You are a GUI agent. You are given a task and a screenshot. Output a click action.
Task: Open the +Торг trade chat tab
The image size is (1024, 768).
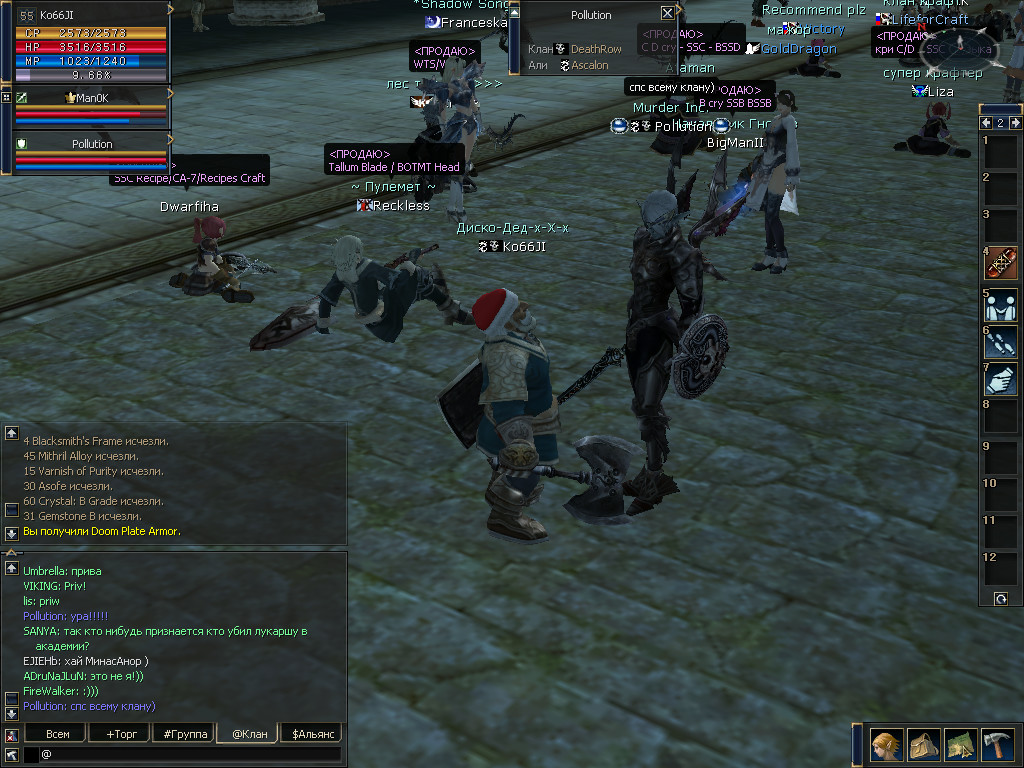pyautogui.click(x=121, y=734)
